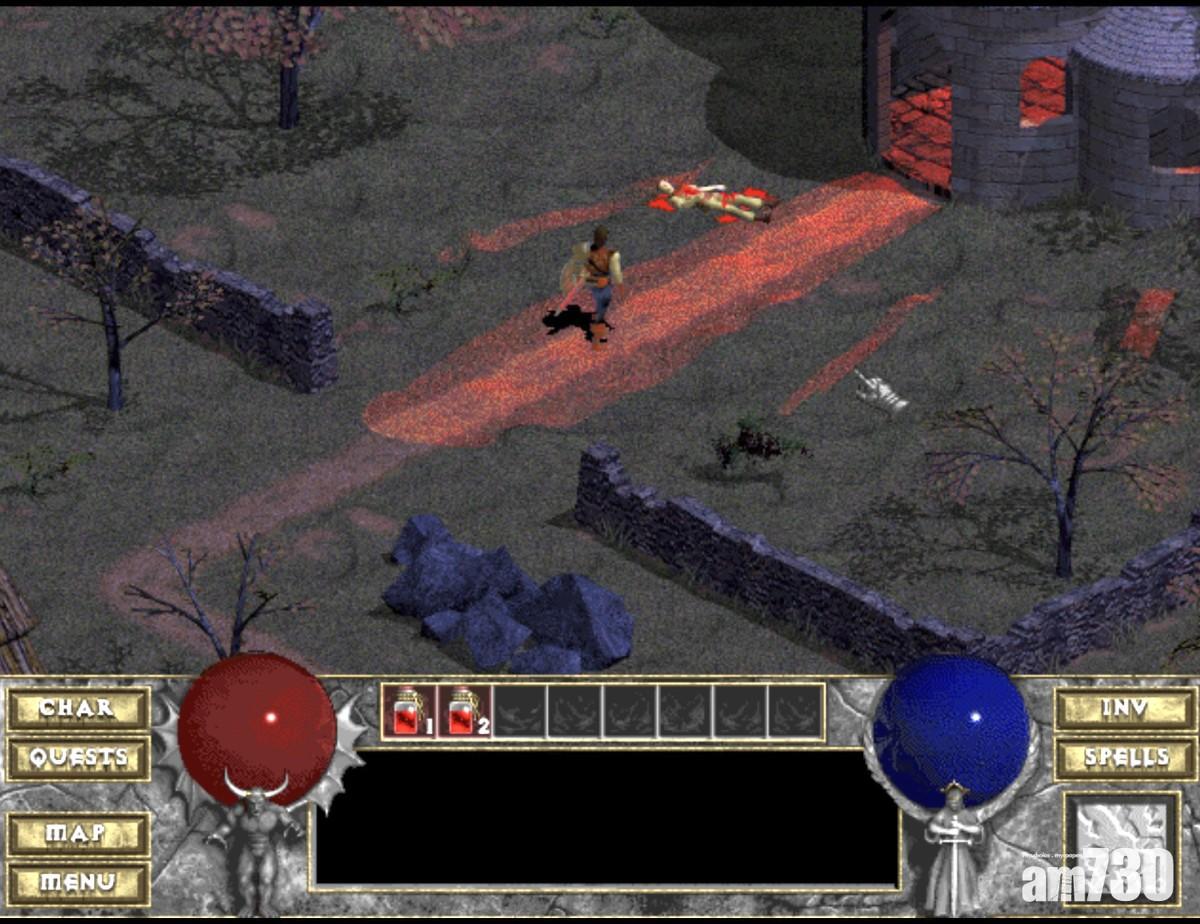Select the current spell icon box
Image resolution: width=1200 pixels, height=924 pixels.
(x=1121, y=846)
